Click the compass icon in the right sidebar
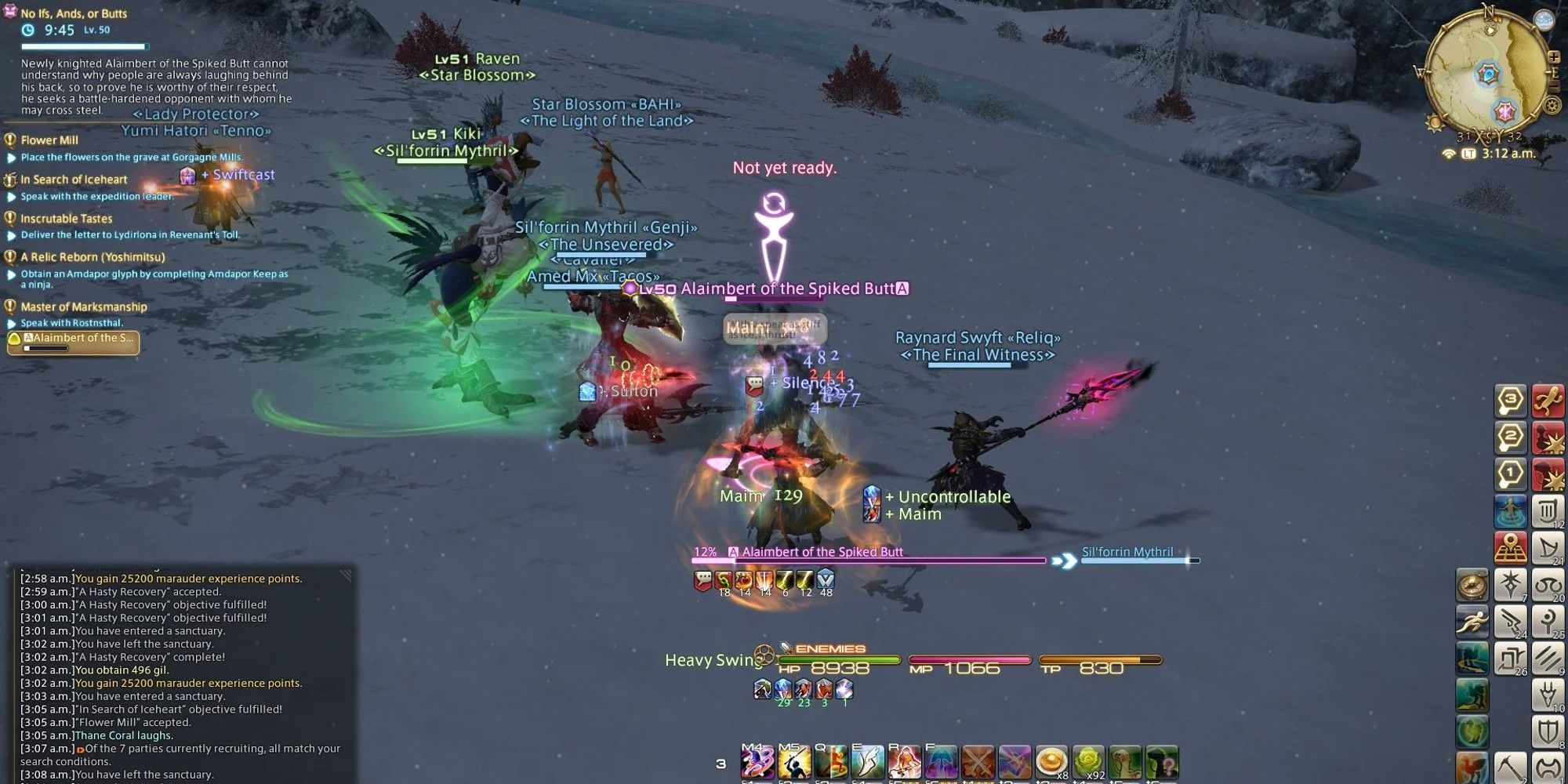 pyautogui.click(x=1472, y=584)
